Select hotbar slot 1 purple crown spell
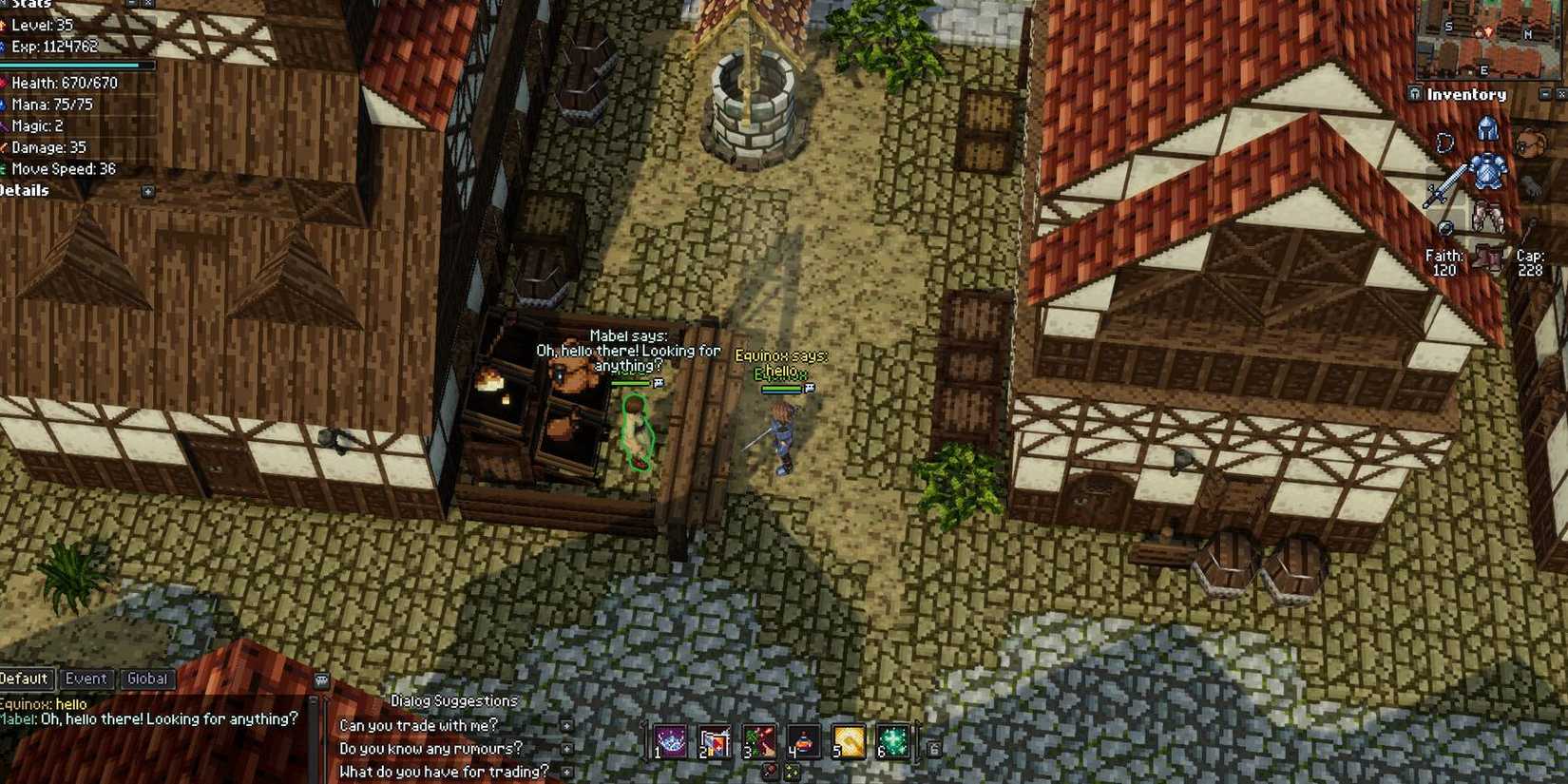This screenshot has width=1568, height=784. click(x=670, y=740)
